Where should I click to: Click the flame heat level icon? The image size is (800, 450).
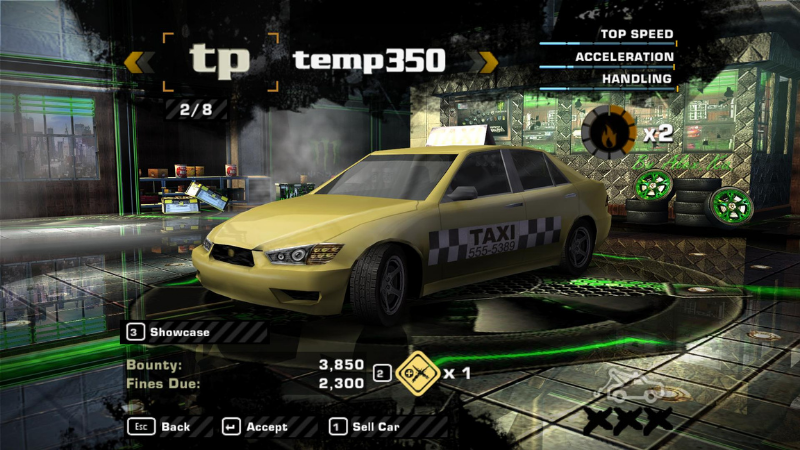609,132
